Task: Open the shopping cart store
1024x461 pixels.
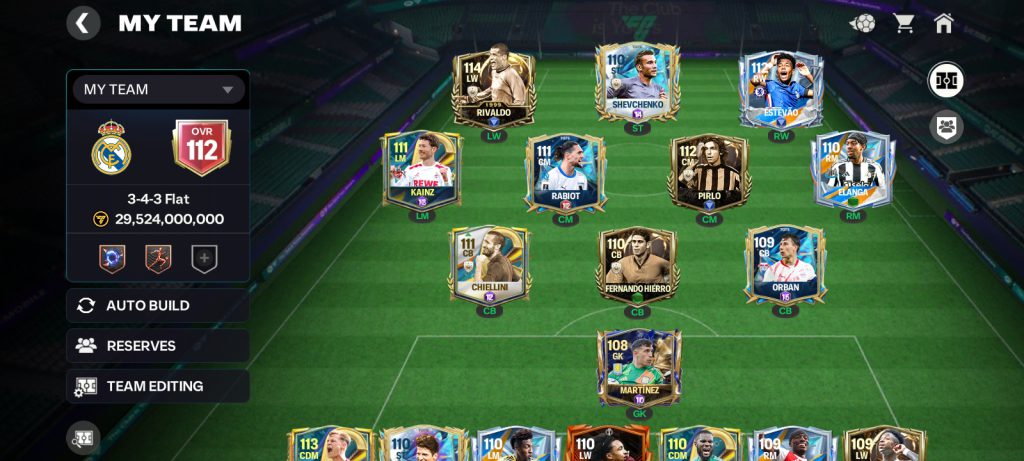Action: tap(904, 23)
